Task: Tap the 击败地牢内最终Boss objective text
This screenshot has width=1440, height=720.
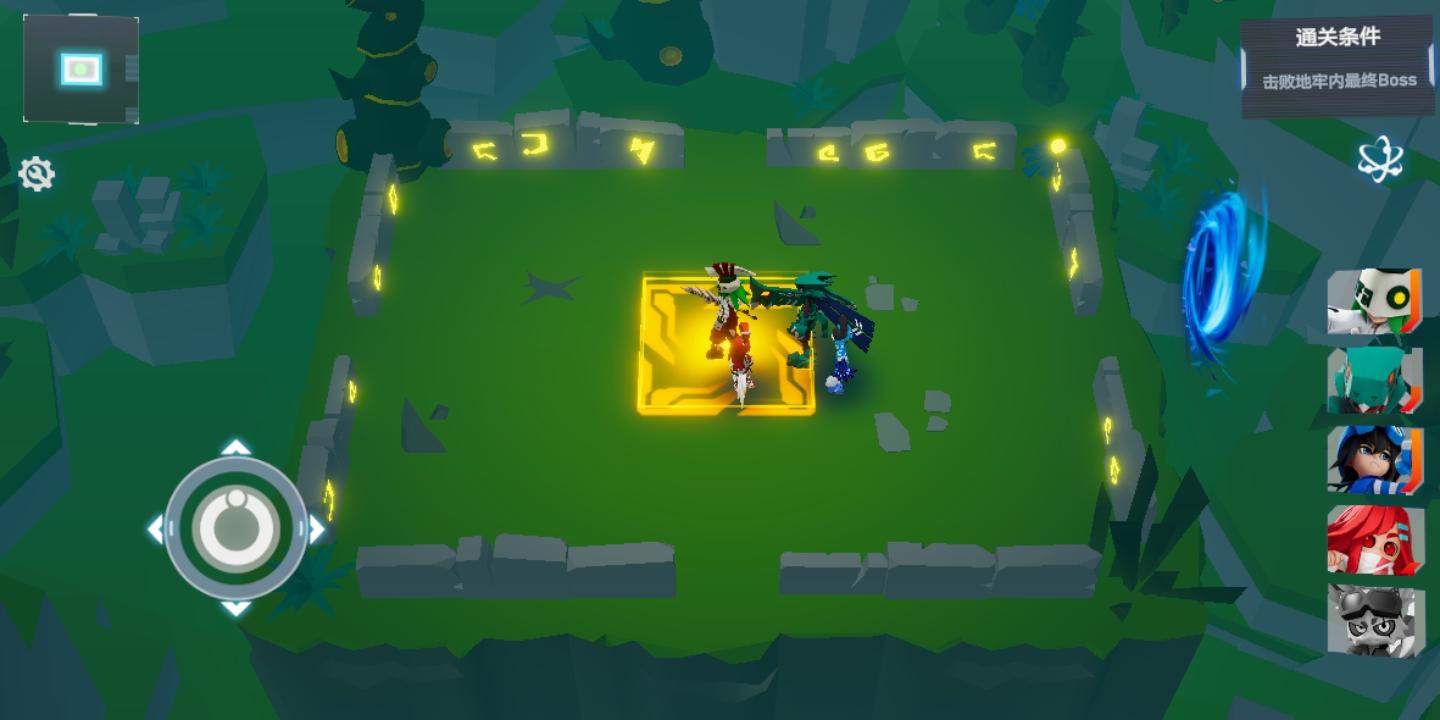Action: (x=1340, y=79)
